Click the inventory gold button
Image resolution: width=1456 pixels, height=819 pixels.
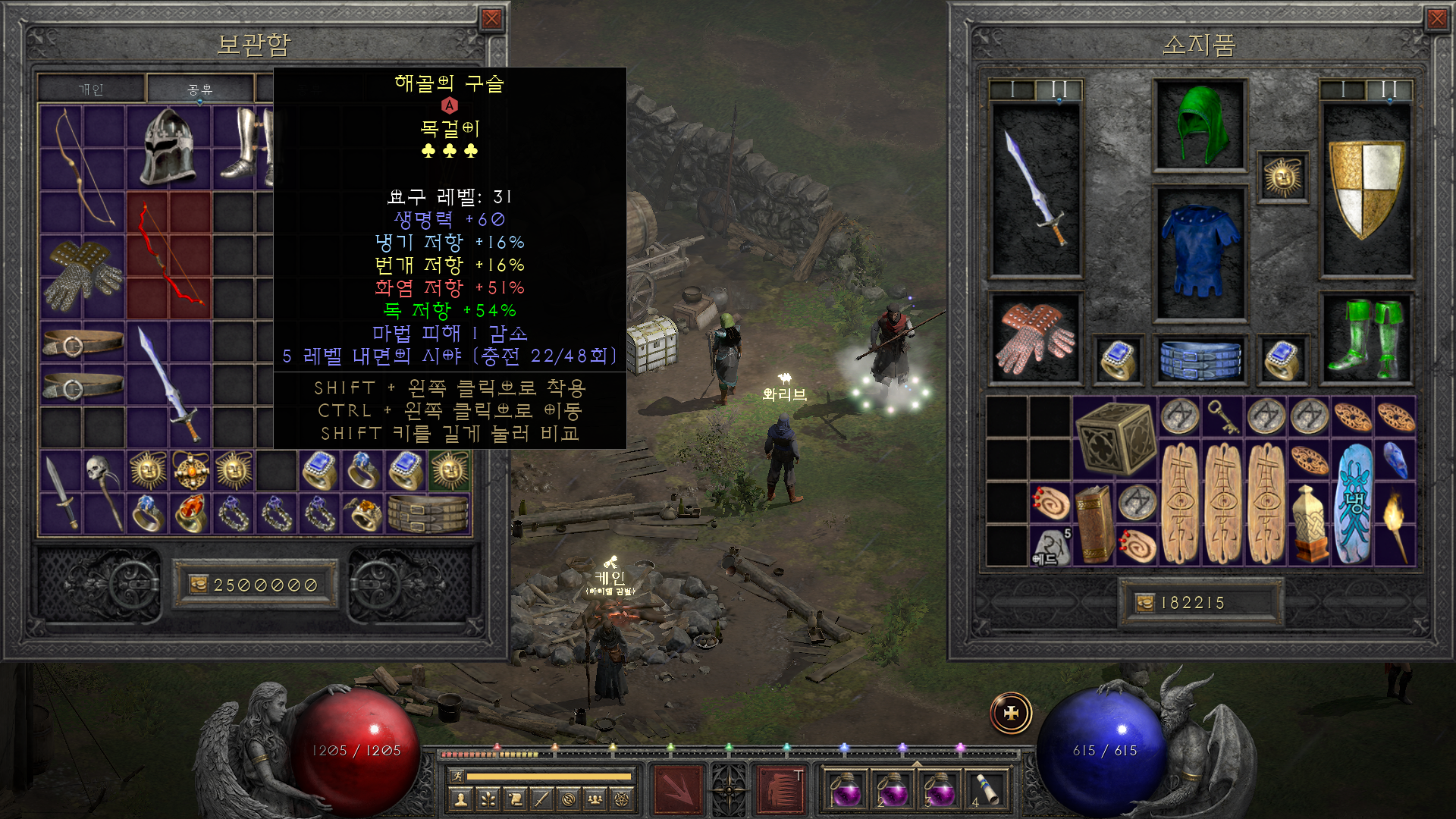[1145, 603]
